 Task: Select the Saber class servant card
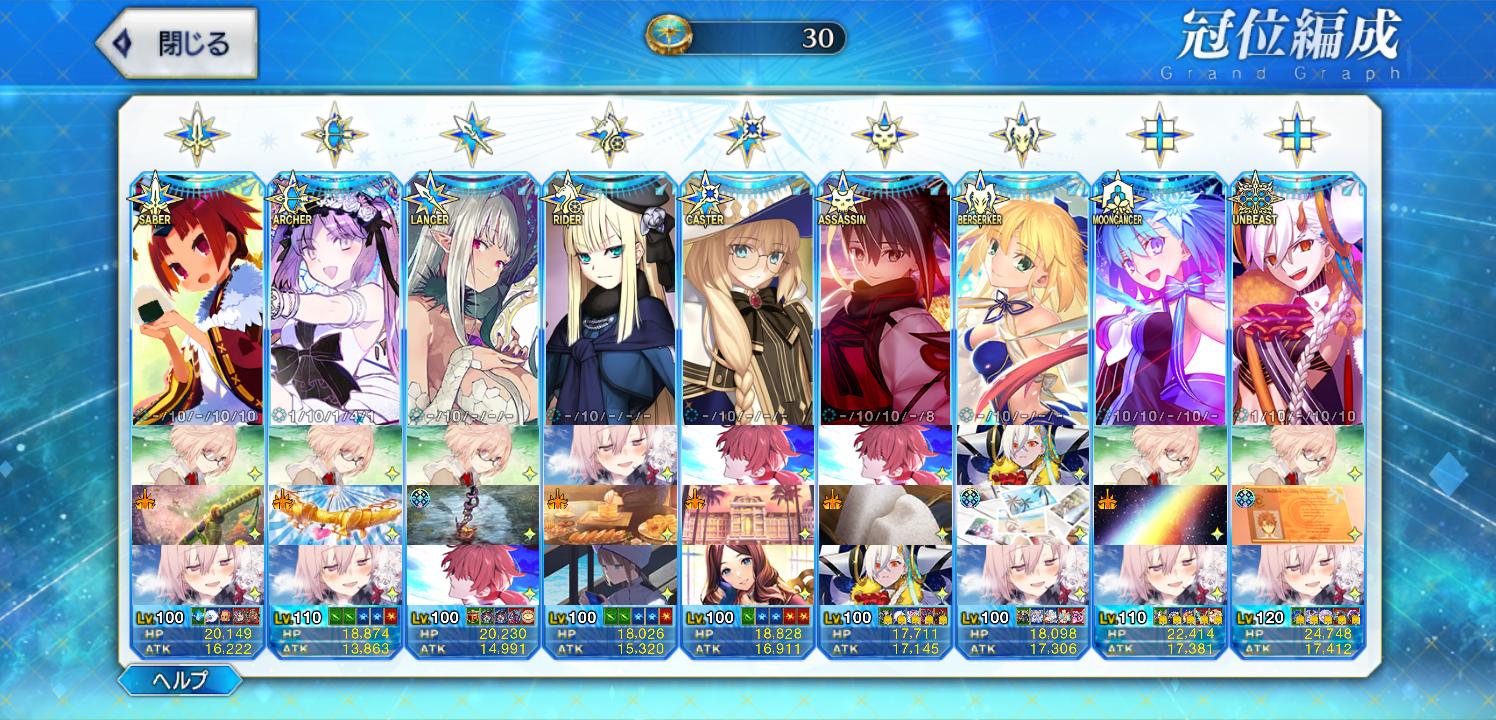198,300
